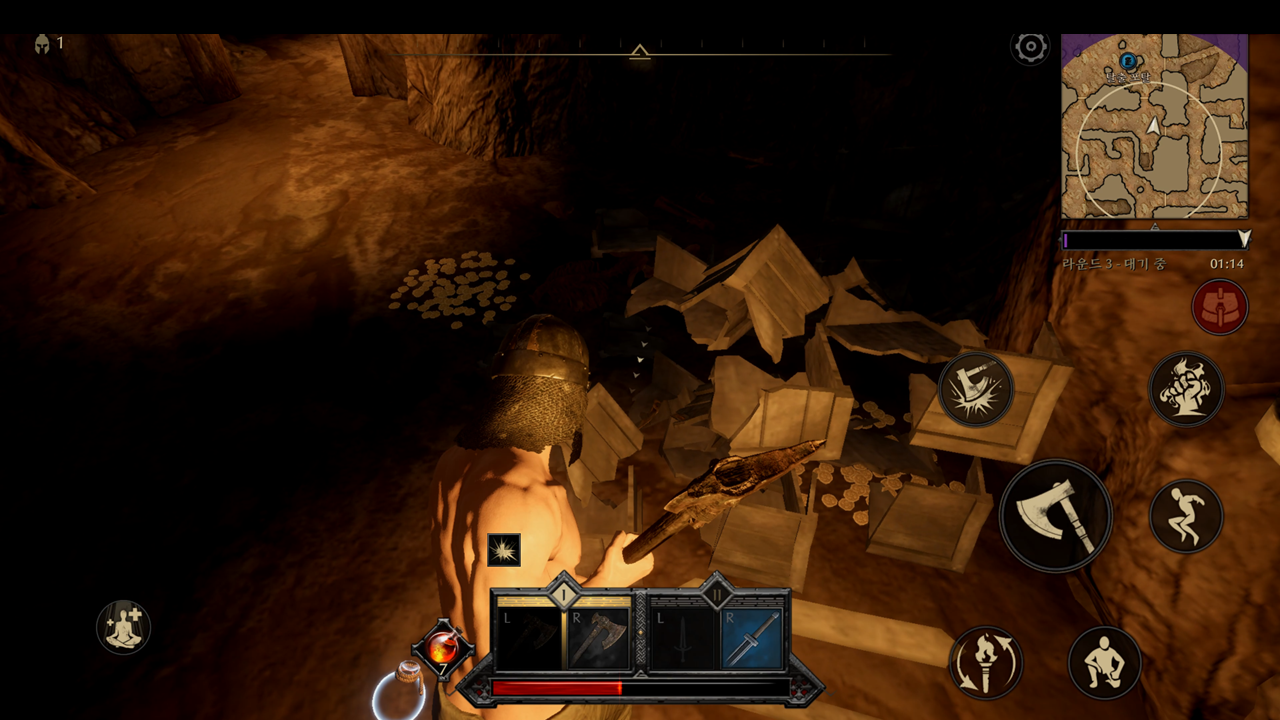Attack with the large axe button

coord(1055,516)
